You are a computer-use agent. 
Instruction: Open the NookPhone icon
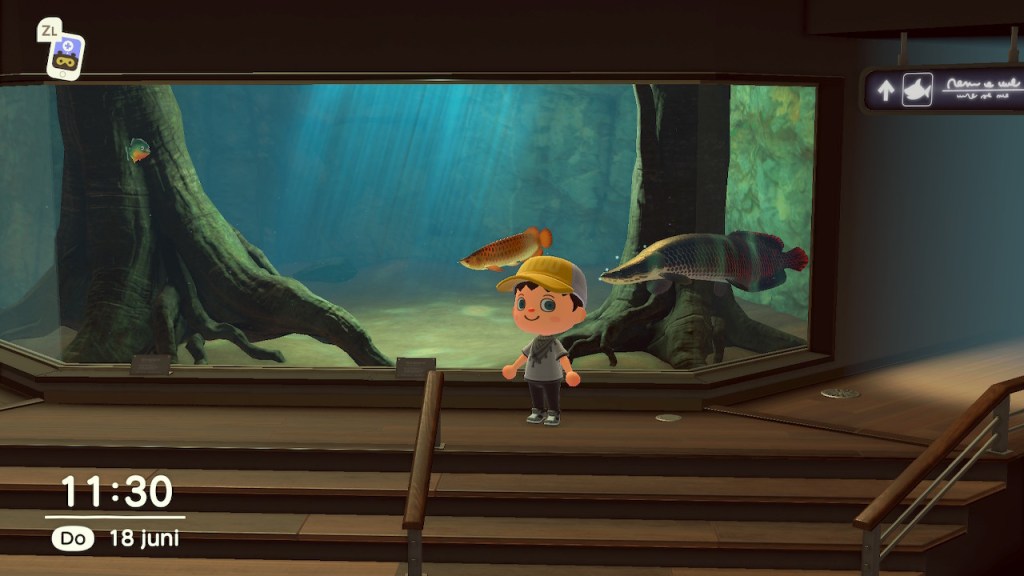pyautogui.click(x=66, y=55)
